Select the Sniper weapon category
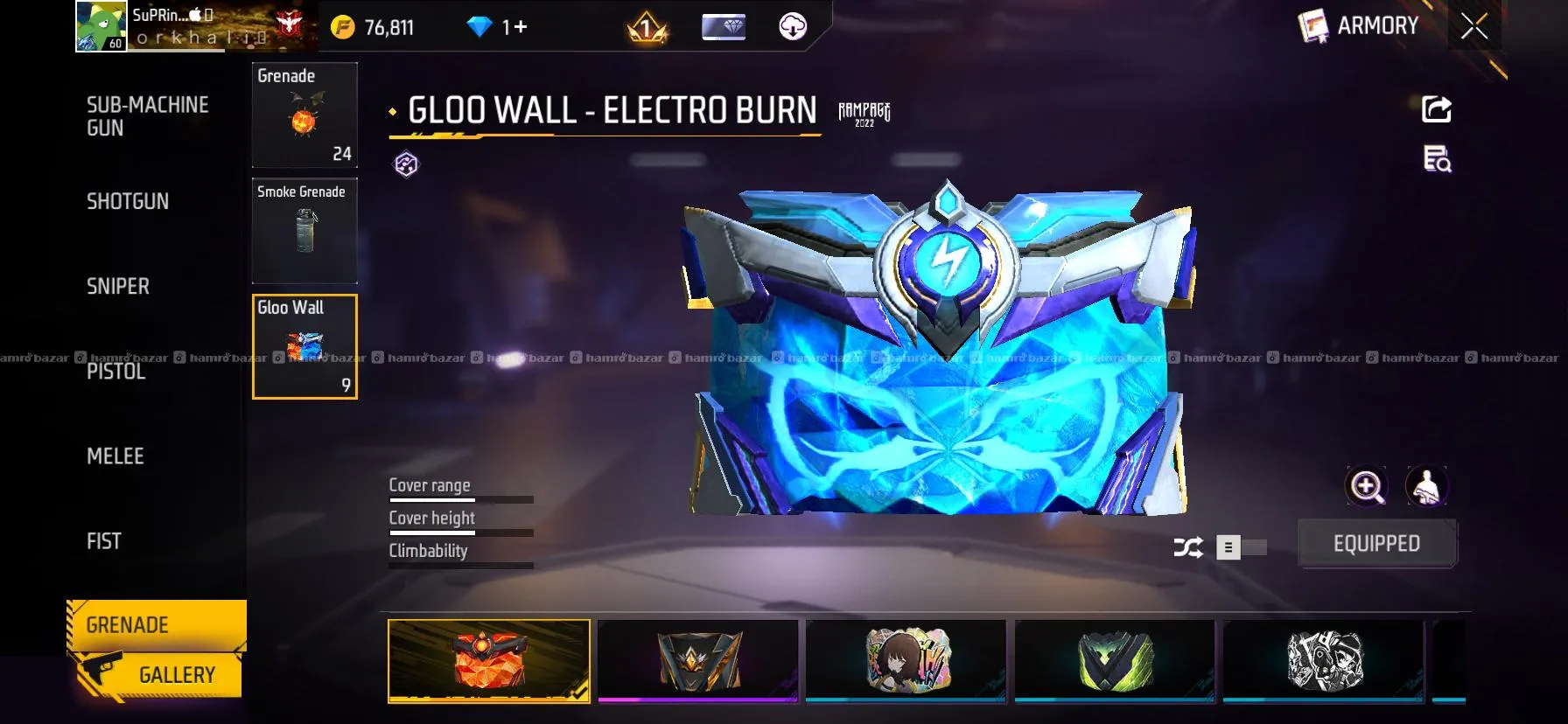Screen dimensions: 1568x724 pos(118,286)
